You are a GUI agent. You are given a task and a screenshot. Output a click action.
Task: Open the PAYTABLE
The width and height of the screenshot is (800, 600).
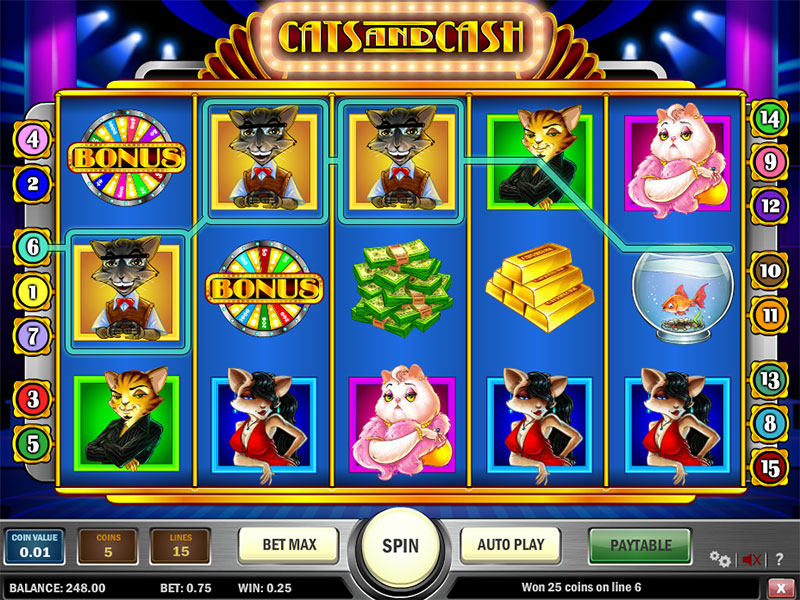[640, 546]
